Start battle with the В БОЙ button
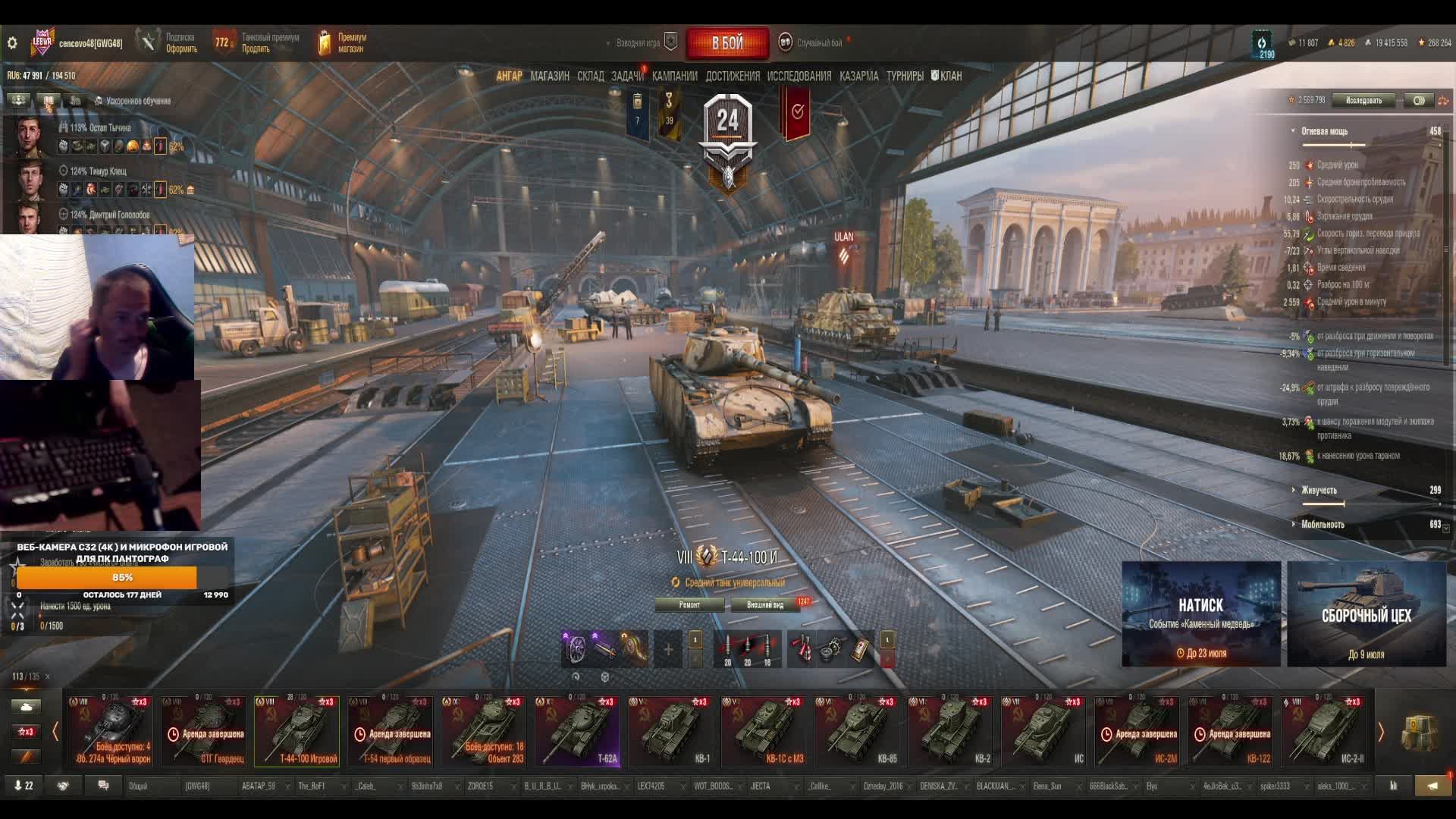 pos(727,43)
